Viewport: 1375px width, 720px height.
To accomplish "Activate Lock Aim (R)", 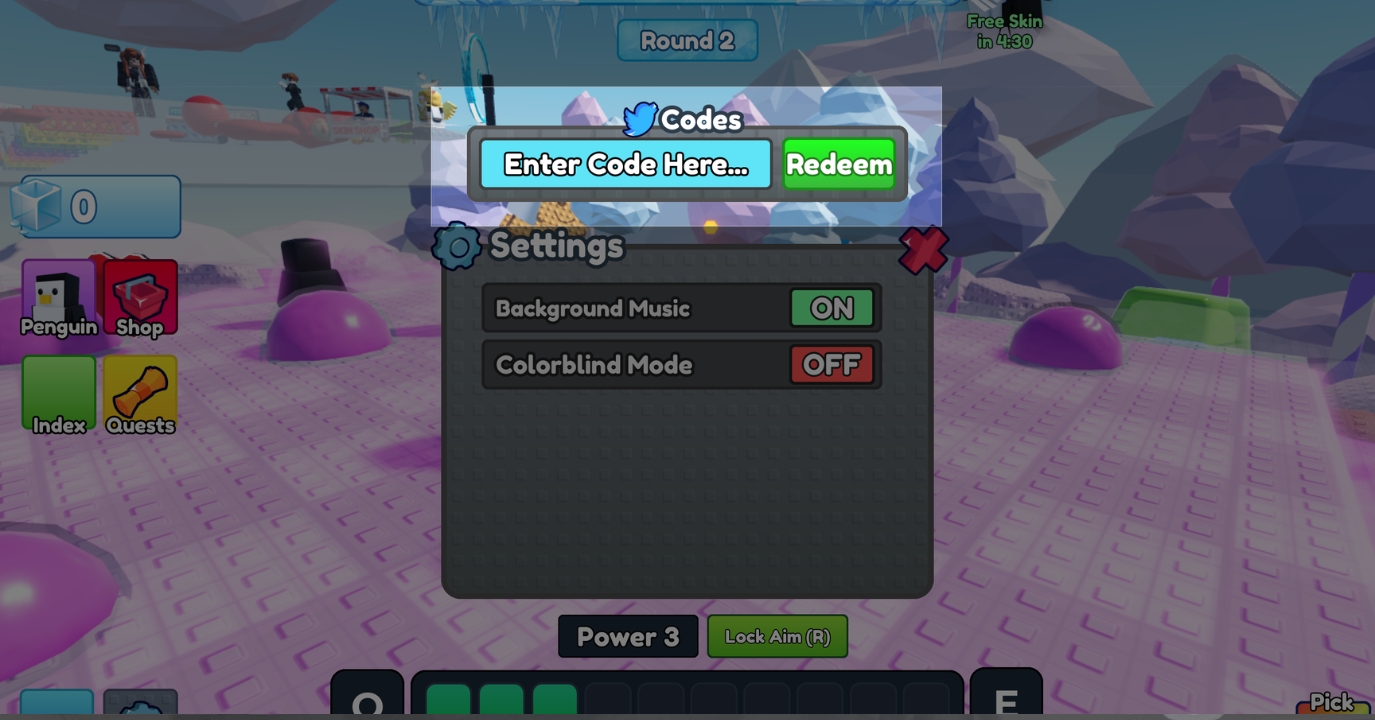I will pyautogui.click(x=777, y=636).
